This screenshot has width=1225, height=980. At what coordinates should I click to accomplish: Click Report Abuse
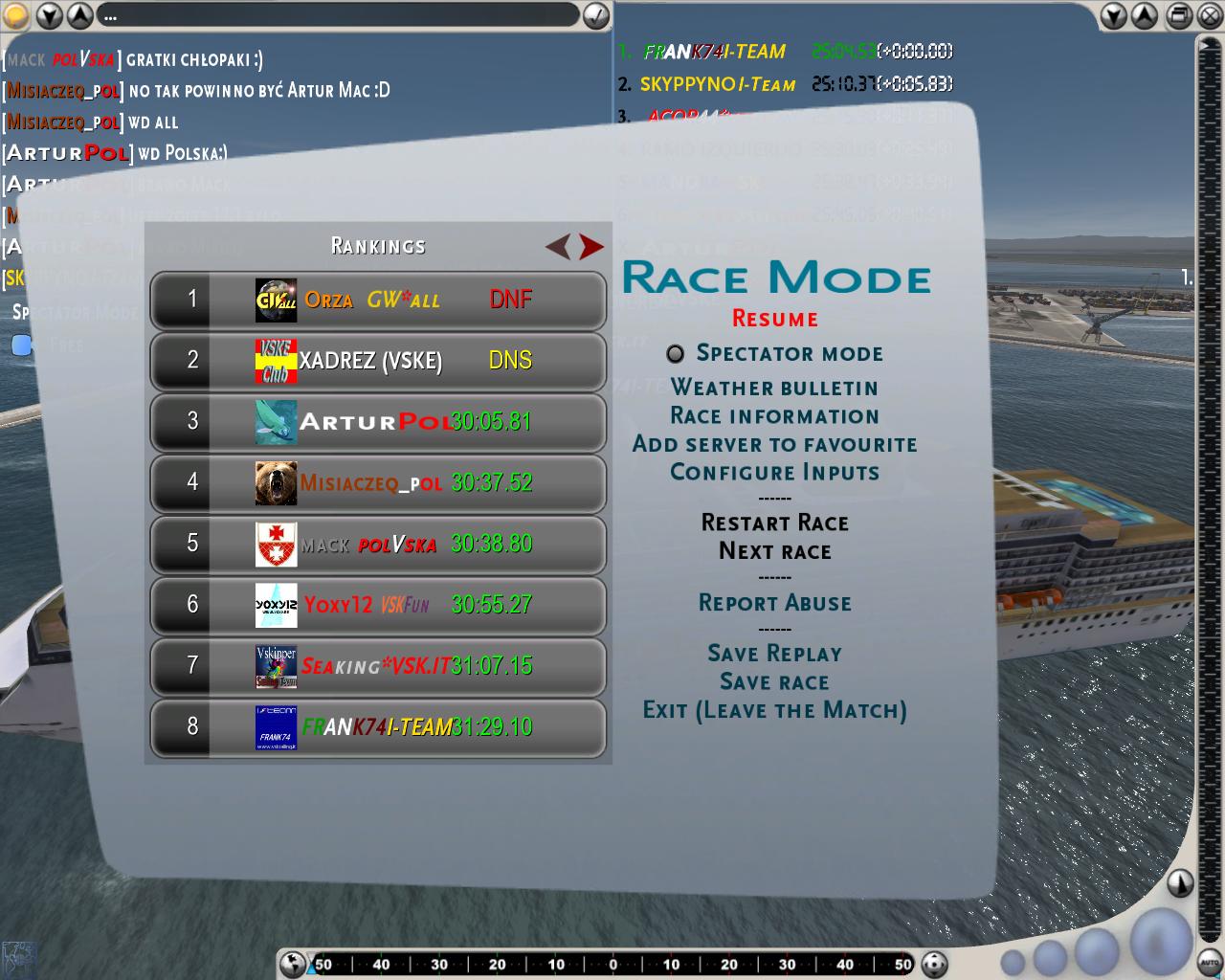pos(774,603)
